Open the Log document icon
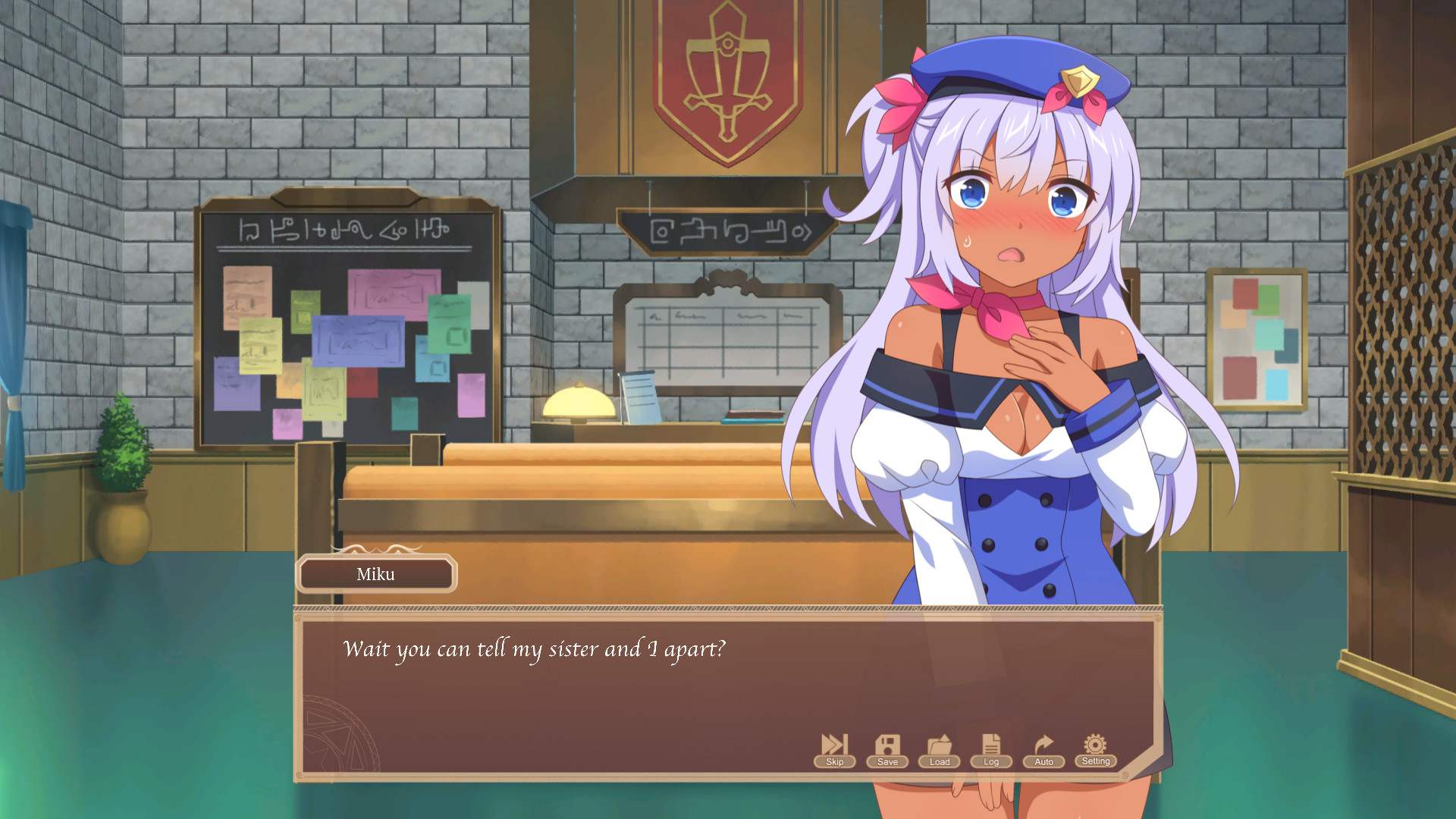Viewport: 1456px width, 819px height. [991, 745]
